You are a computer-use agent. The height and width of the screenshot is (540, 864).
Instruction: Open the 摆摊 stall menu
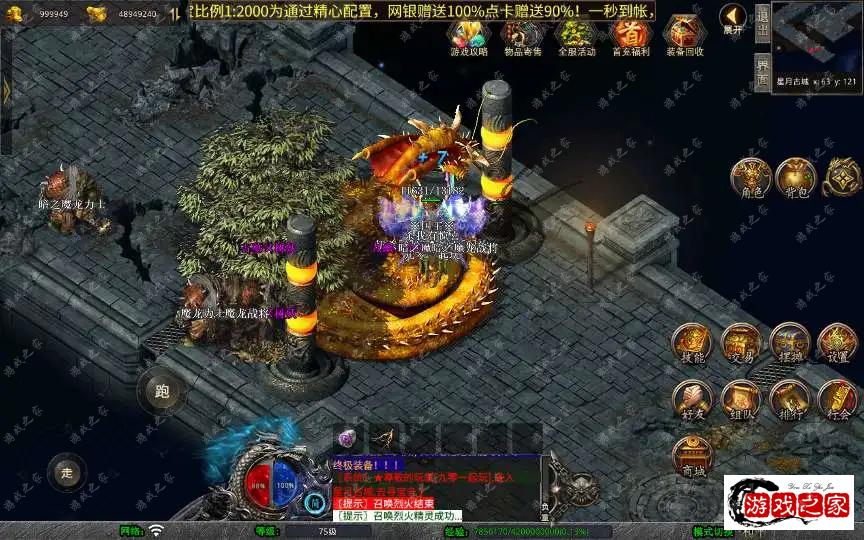[789, 343]
